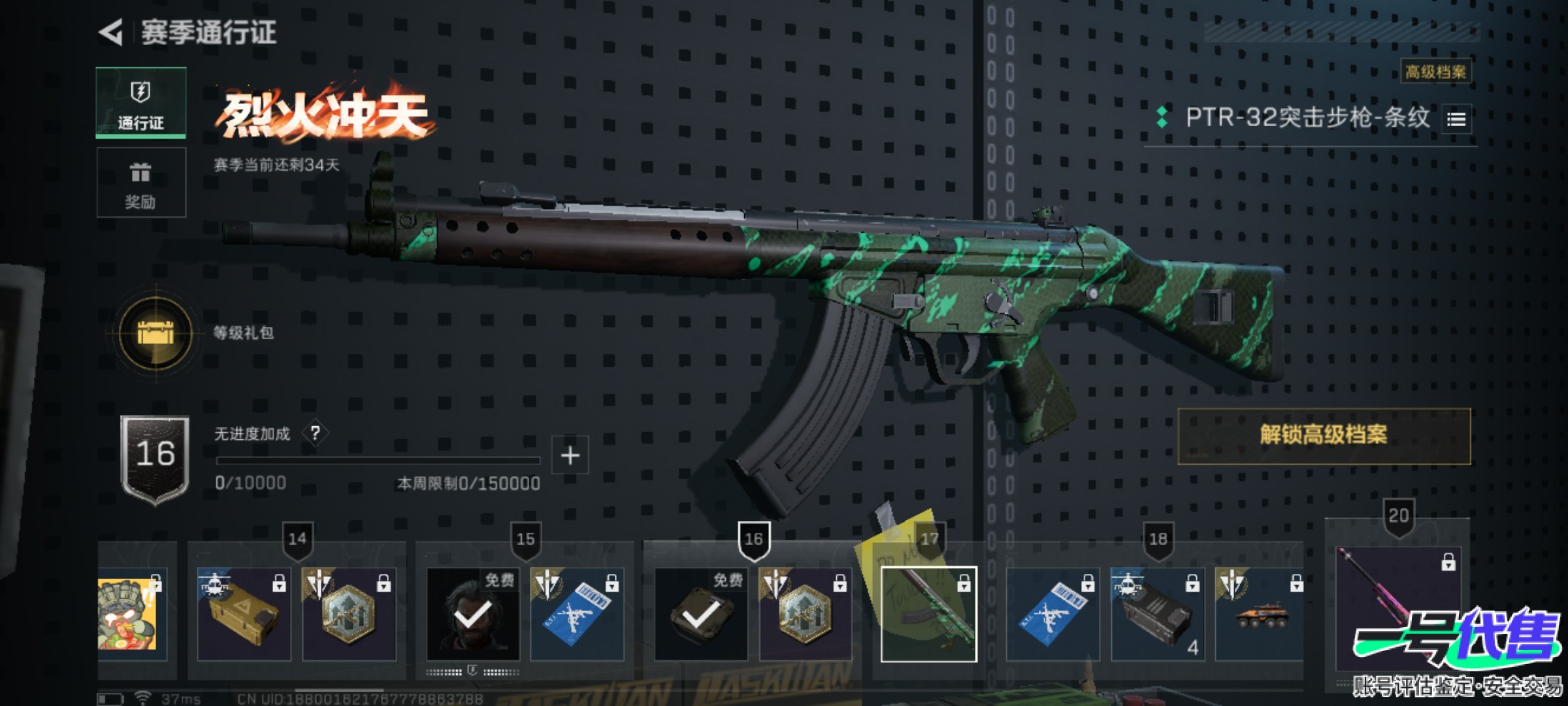Select the level 15 free operator portrait reward
This screenshot has width=1568, height=706.
473,614
